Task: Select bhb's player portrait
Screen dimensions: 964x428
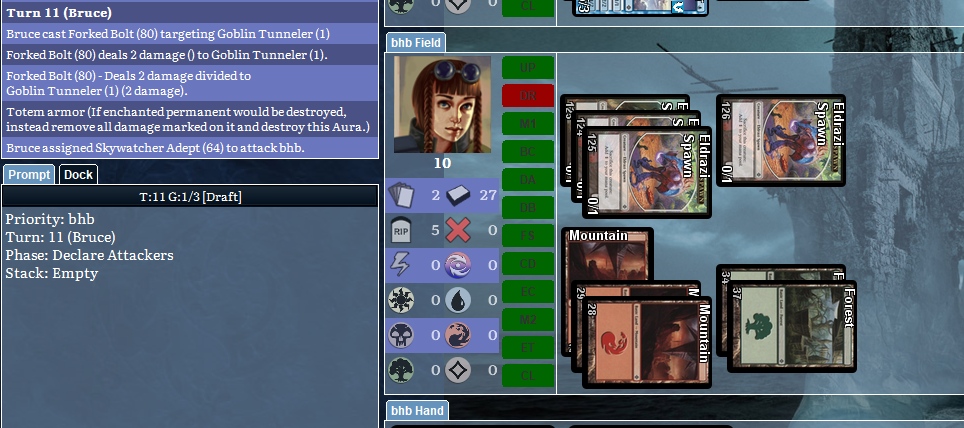Action: click(x=441, y=104)
